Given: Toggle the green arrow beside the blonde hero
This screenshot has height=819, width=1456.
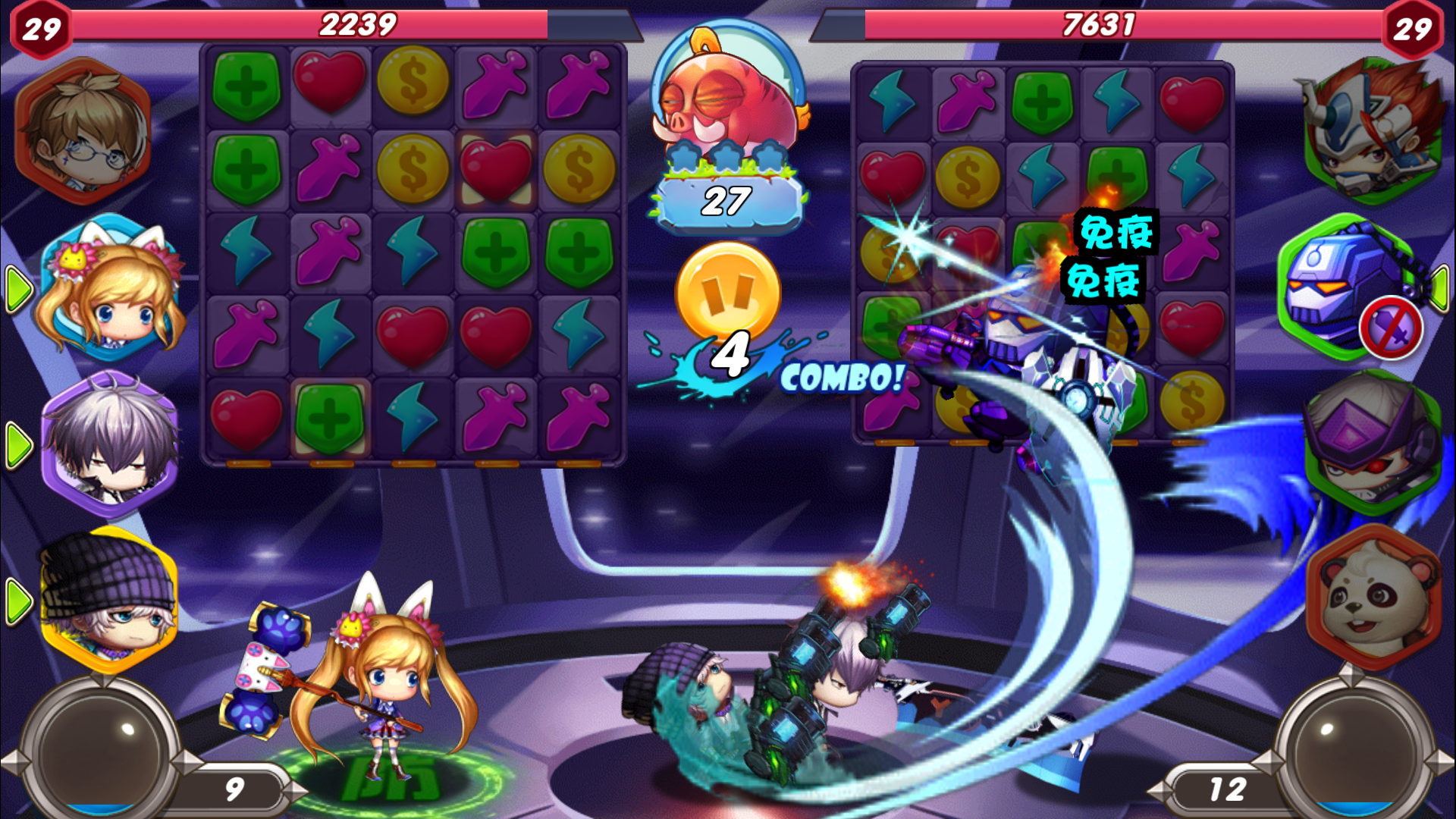Looking at the screenshot, I should [21, 290].
